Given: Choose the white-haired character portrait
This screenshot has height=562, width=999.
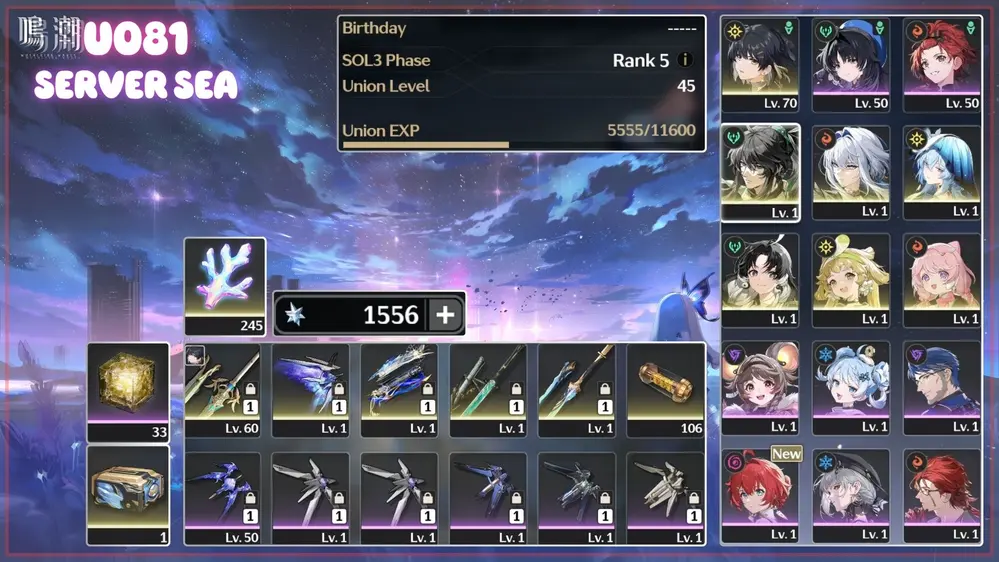Looking at the screenshot, I should [851, 170].
